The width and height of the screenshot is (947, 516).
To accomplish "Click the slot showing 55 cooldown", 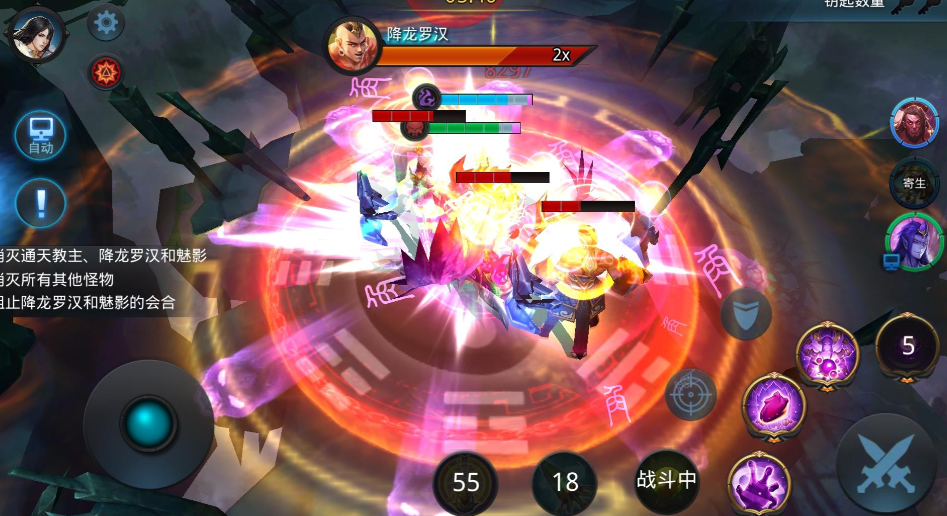I will 466,482.
